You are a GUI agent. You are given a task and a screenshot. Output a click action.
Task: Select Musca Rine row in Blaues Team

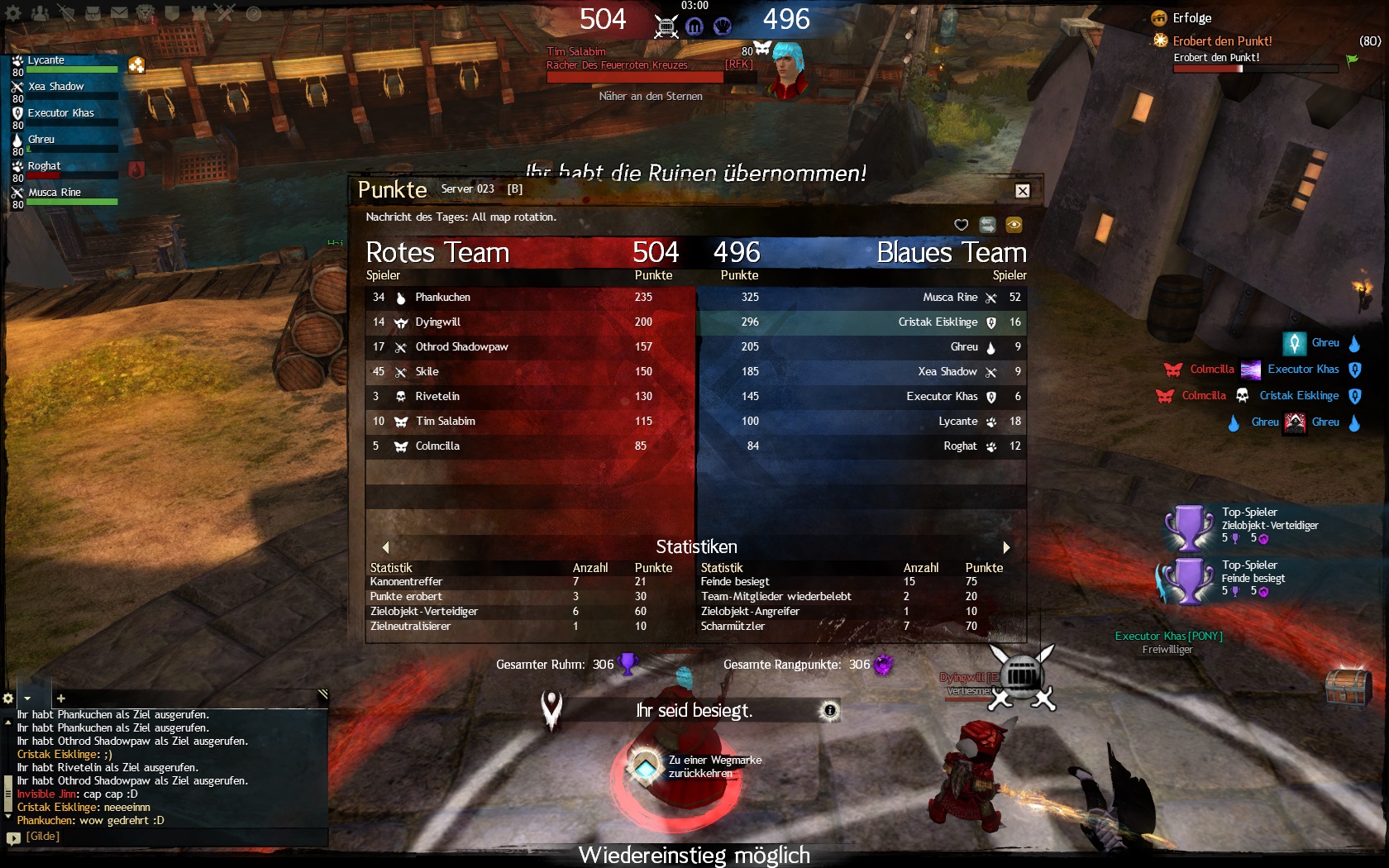pos(860,298)
